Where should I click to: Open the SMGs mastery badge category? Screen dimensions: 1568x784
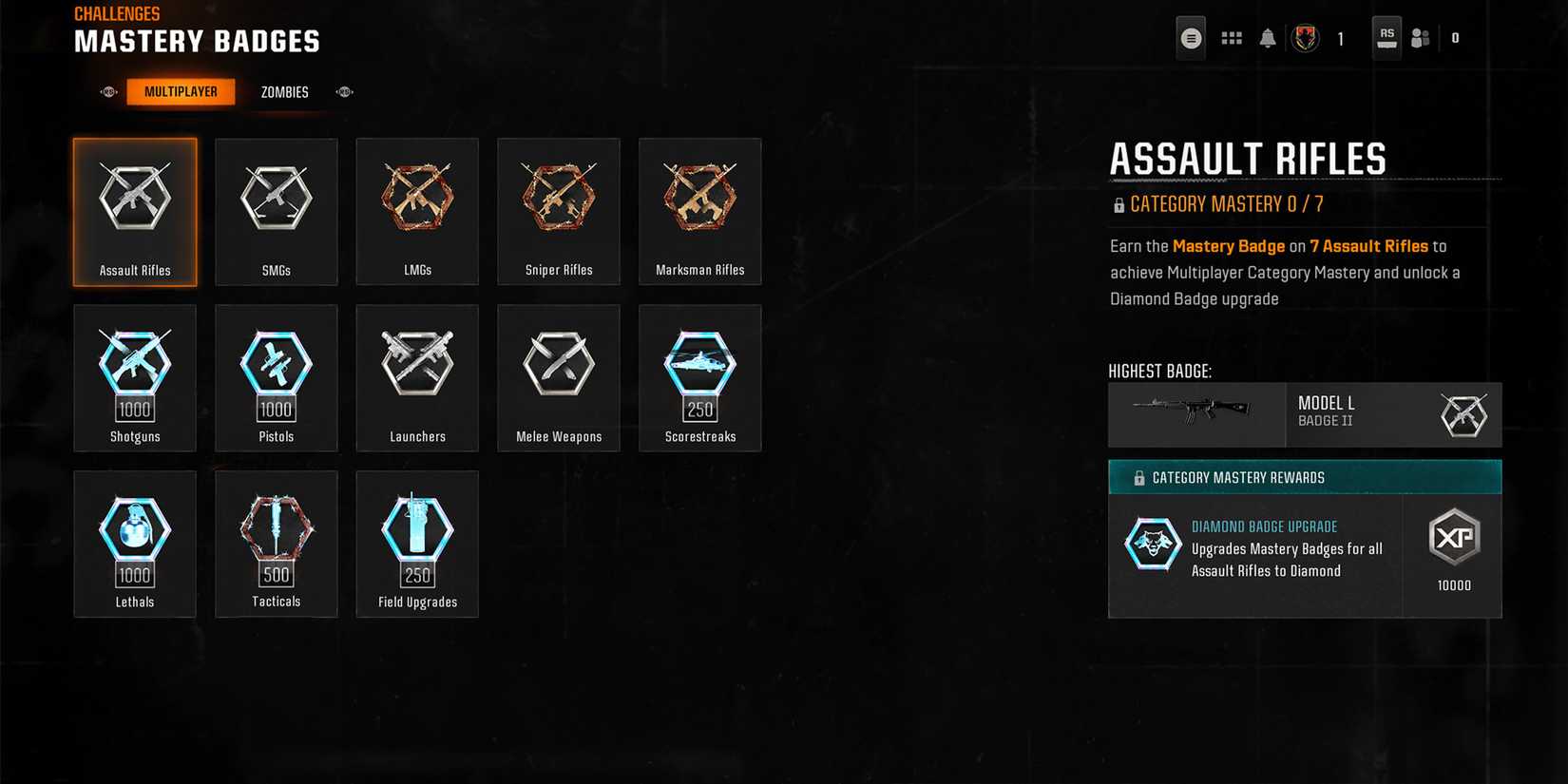click(x=276, y=211)
